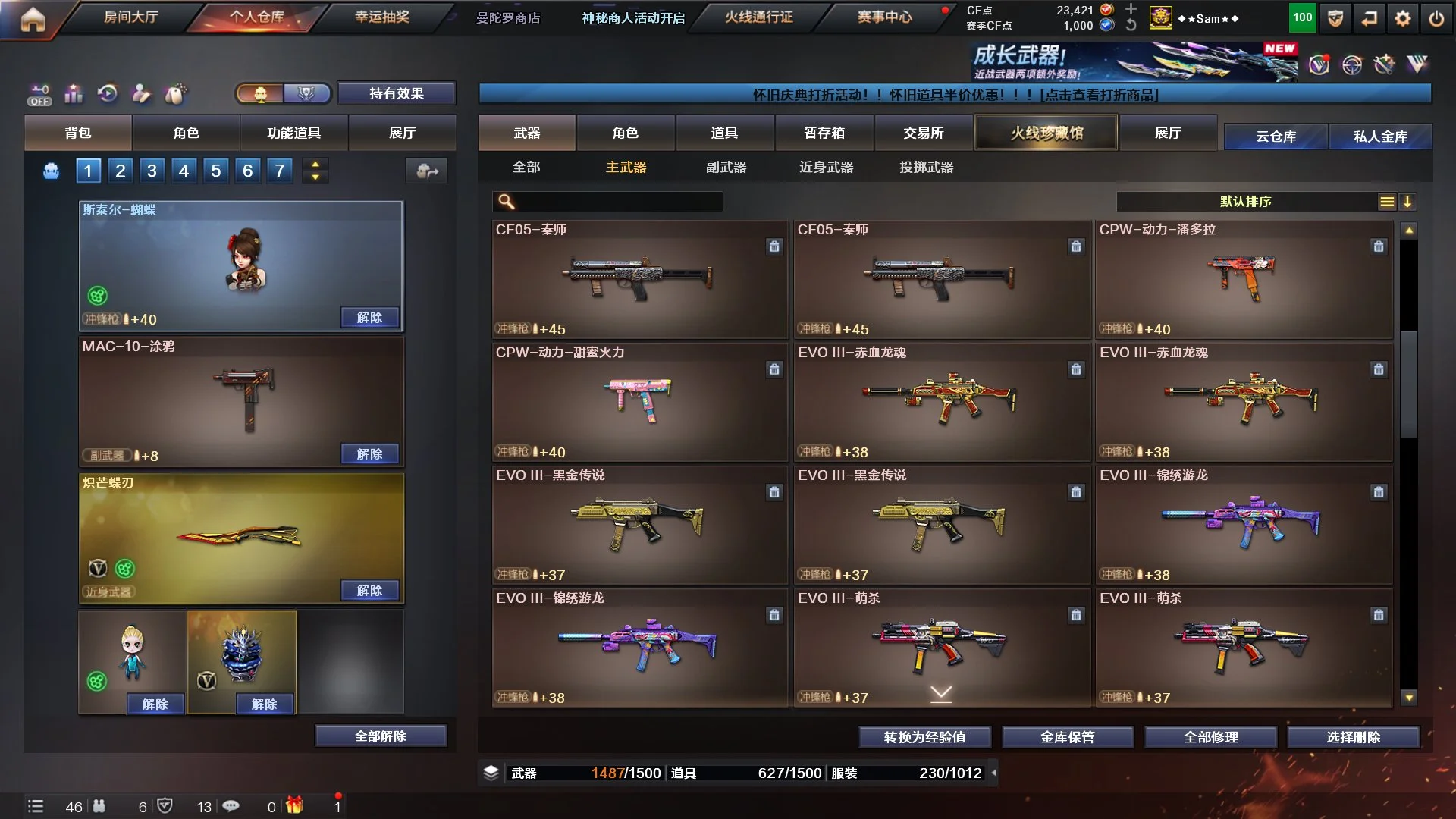Filter by 副武器 secondary weapons
This screenshot has width=1456, height=819.
726,167
